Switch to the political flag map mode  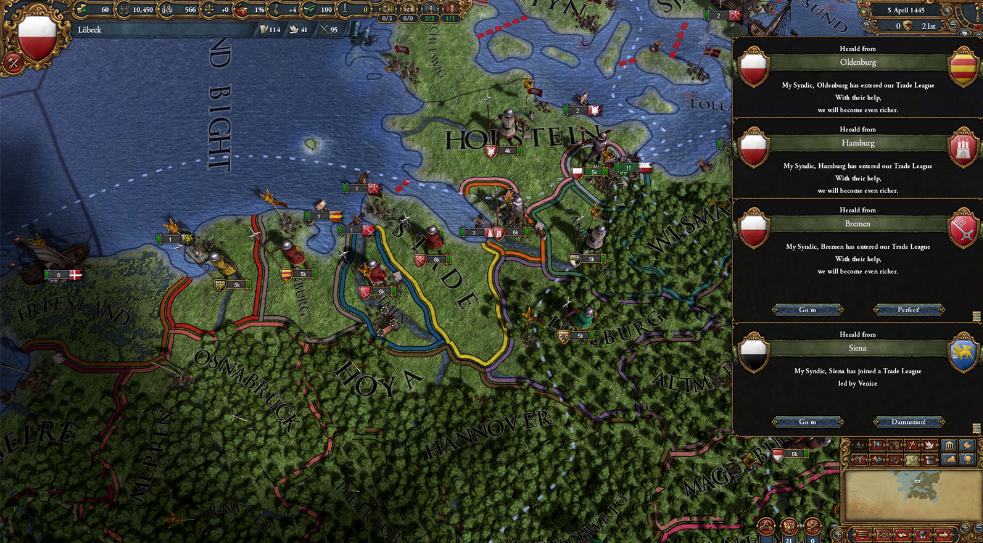pos(878,445)
